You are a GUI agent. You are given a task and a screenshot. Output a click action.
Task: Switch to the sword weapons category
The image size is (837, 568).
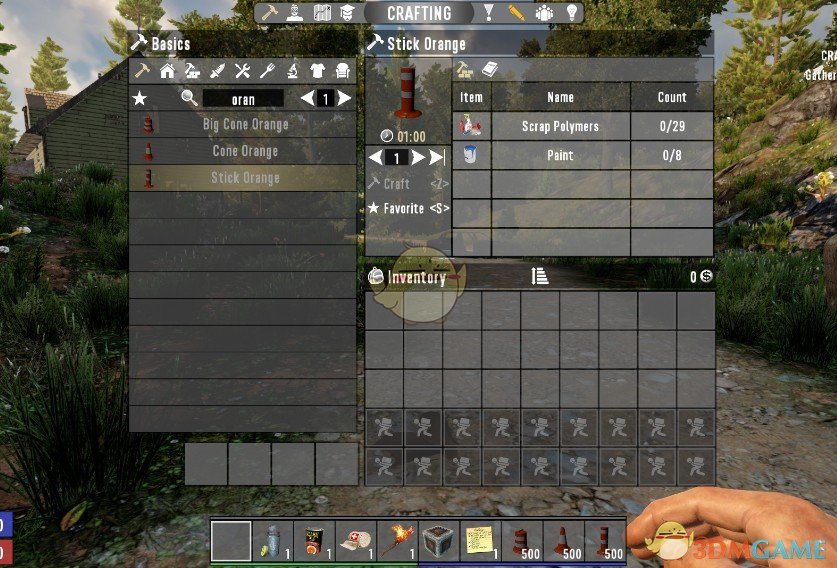tap(217, 71)
